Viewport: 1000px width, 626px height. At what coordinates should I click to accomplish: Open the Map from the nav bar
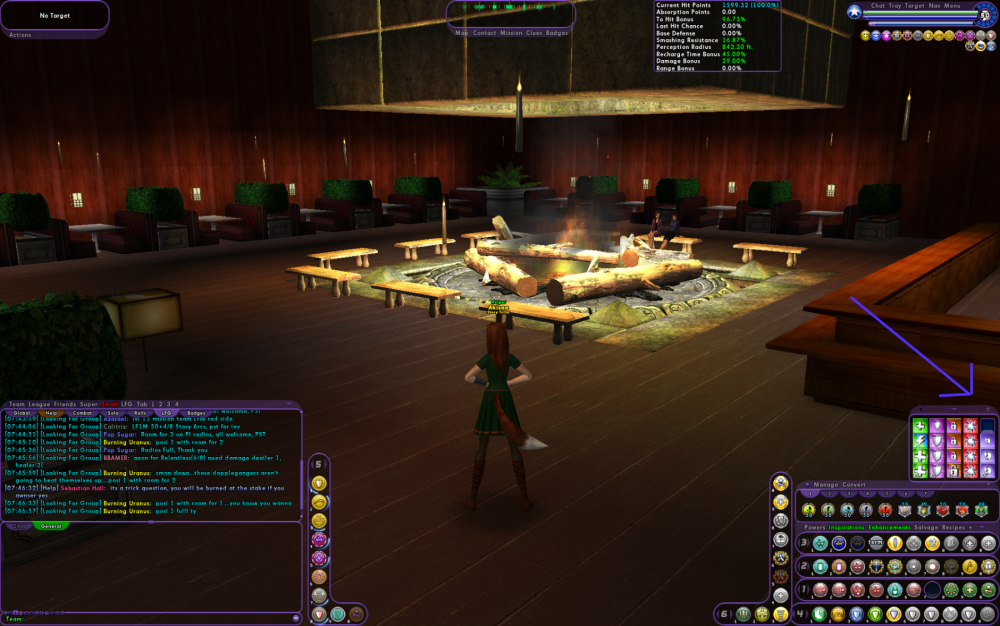click(x=462, y=33)
